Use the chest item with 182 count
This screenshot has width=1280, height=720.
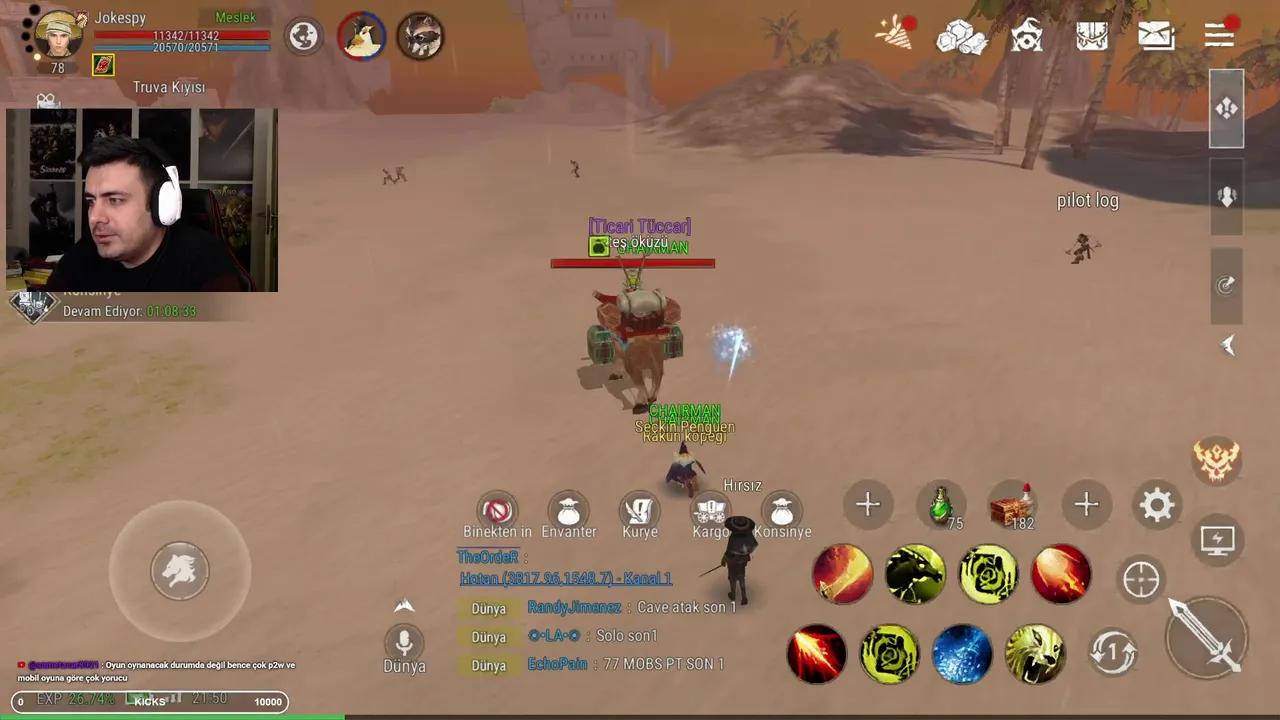1012,505
